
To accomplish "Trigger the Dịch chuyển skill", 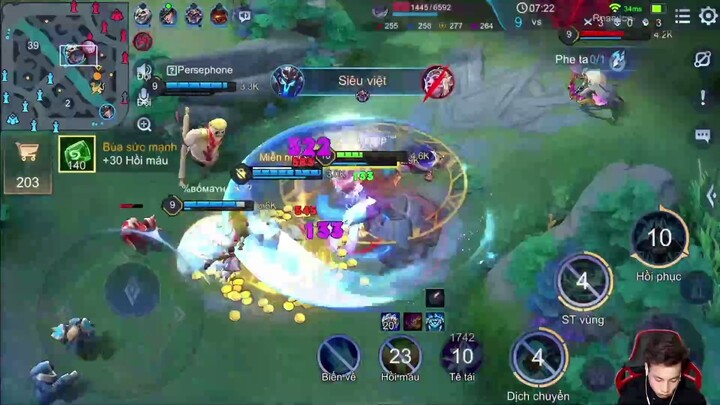I will point(538,358).
